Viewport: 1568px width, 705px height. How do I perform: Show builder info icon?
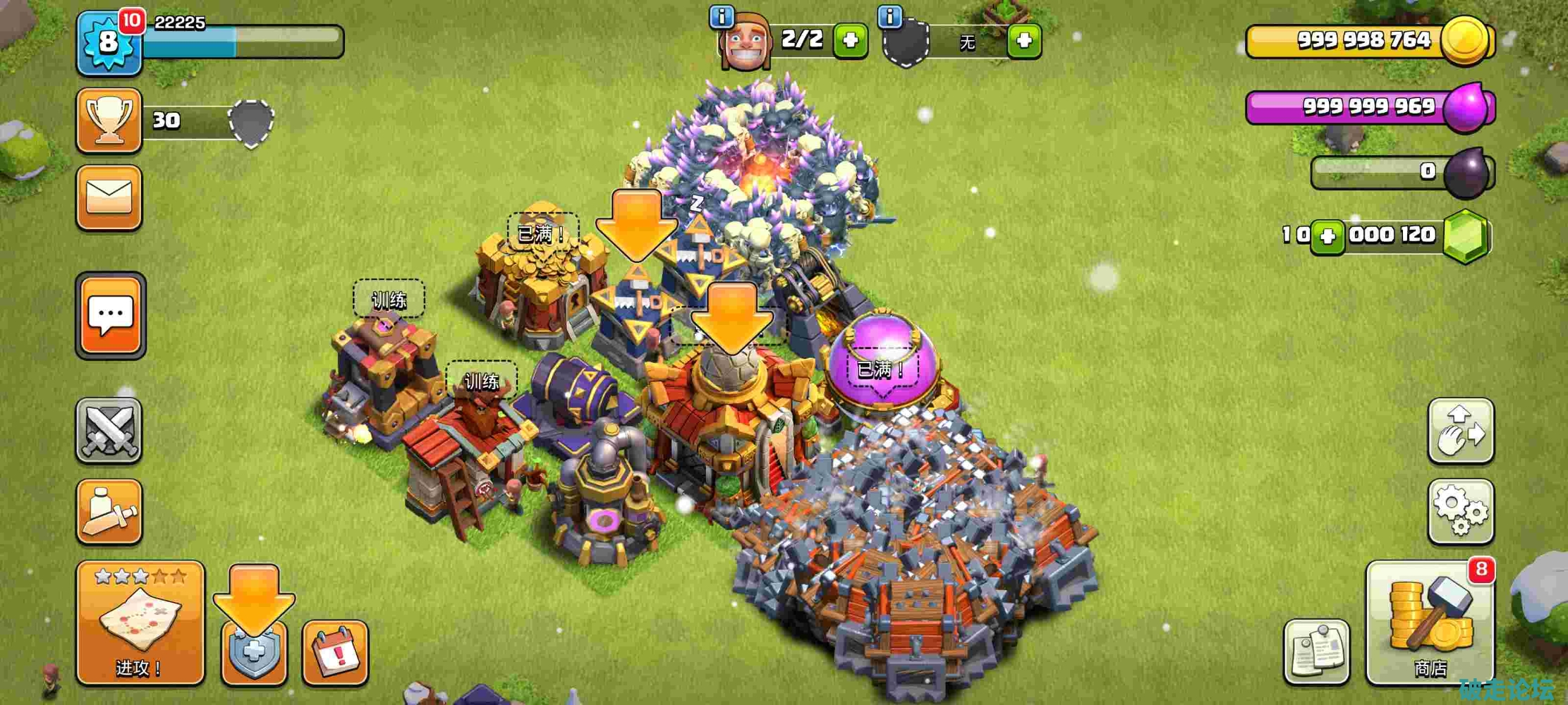[x=722, y=16]
